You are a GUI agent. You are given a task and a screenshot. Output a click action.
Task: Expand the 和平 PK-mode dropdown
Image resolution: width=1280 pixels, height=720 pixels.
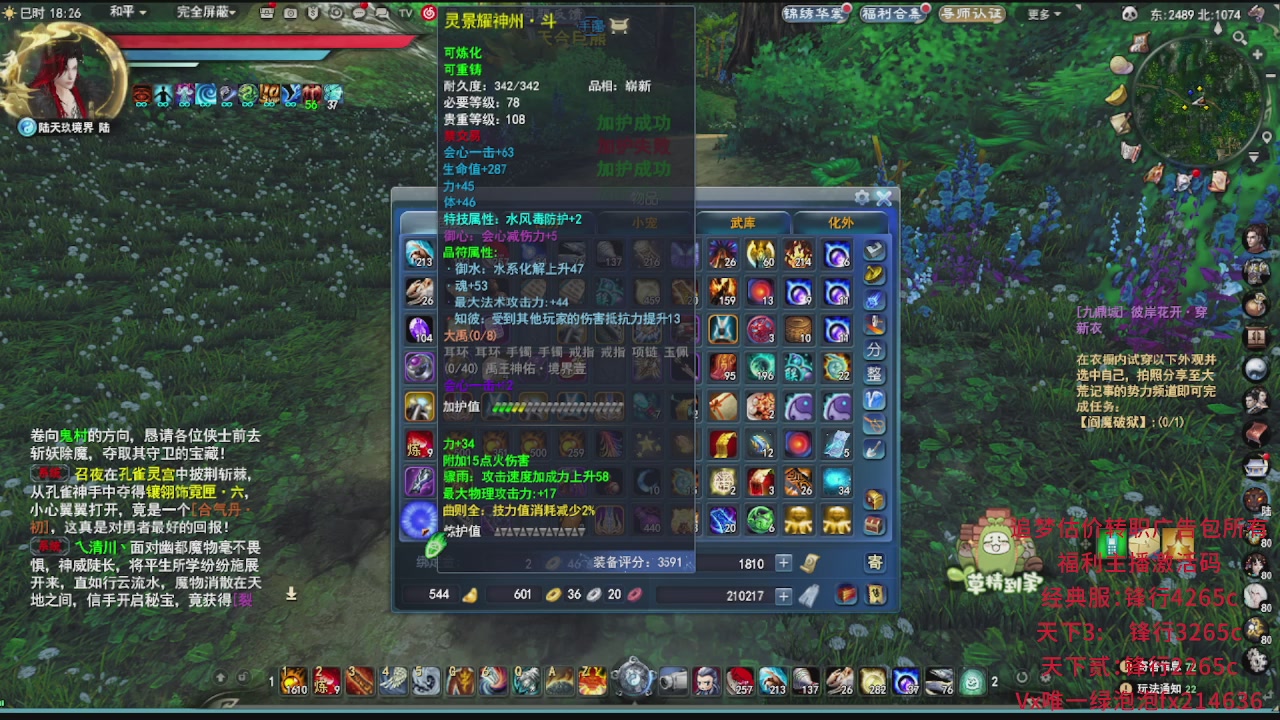click(x=120, y=13)
